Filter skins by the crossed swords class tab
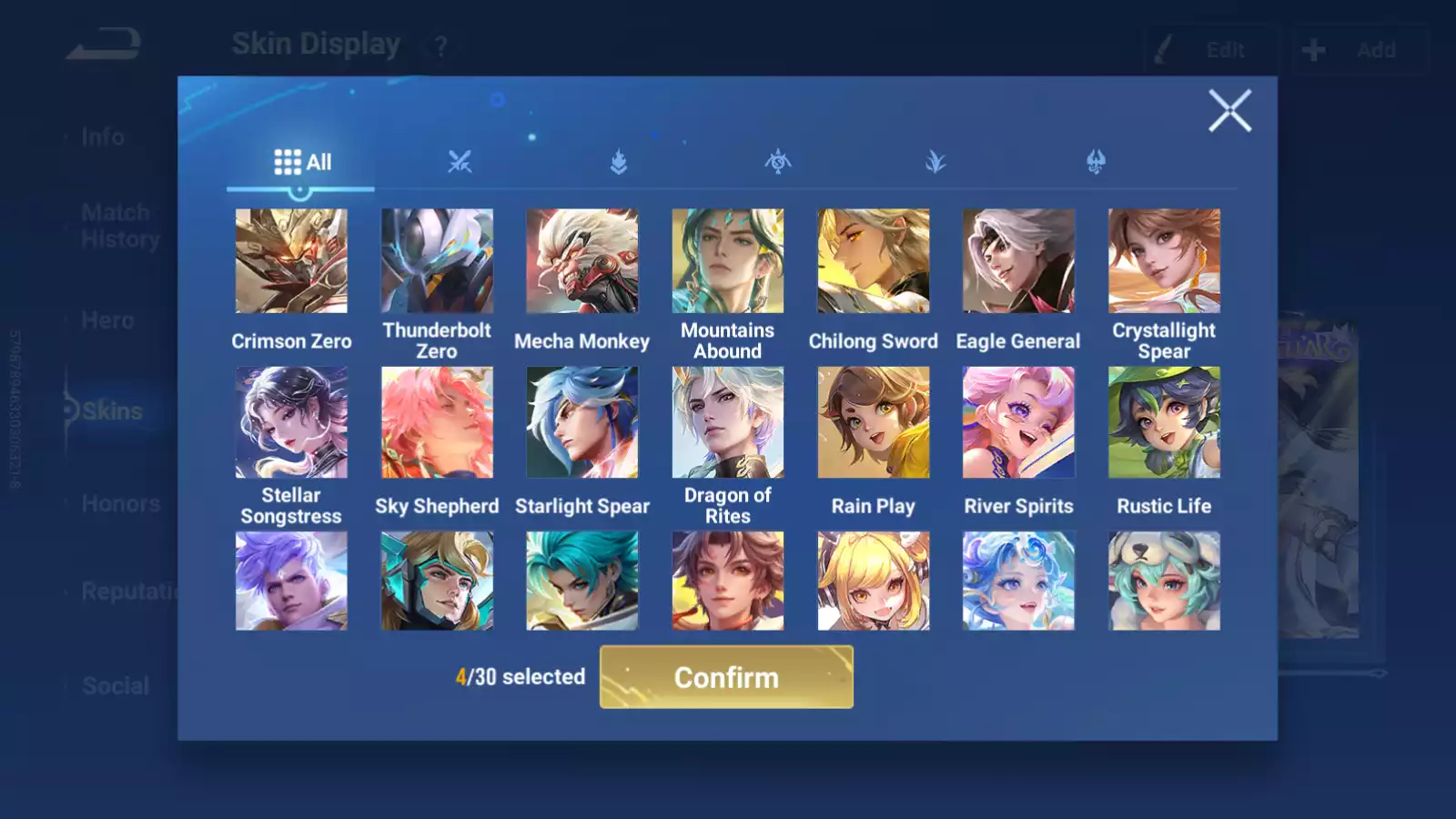The width and height of the screenshot is (1456, 819). pos(460,162)
